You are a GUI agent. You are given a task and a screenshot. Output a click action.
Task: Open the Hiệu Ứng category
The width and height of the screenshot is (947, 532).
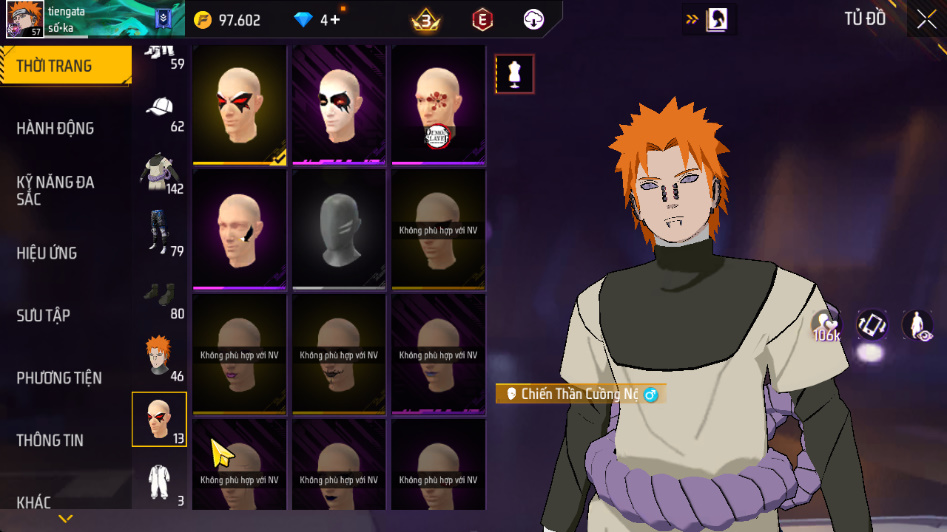47,253
